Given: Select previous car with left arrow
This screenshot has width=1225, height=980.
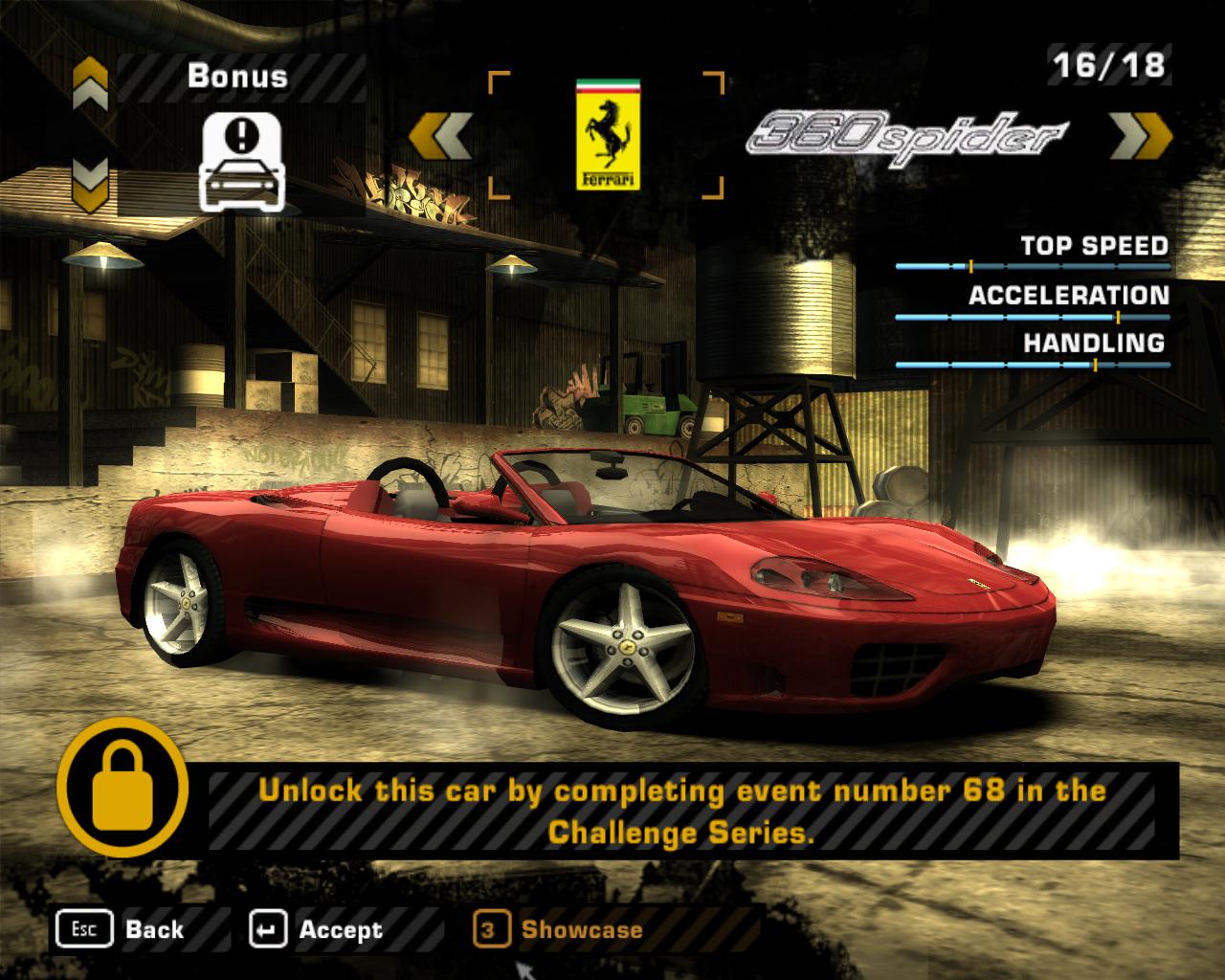Looking at the screenshot, I should [x=440, y=136].
